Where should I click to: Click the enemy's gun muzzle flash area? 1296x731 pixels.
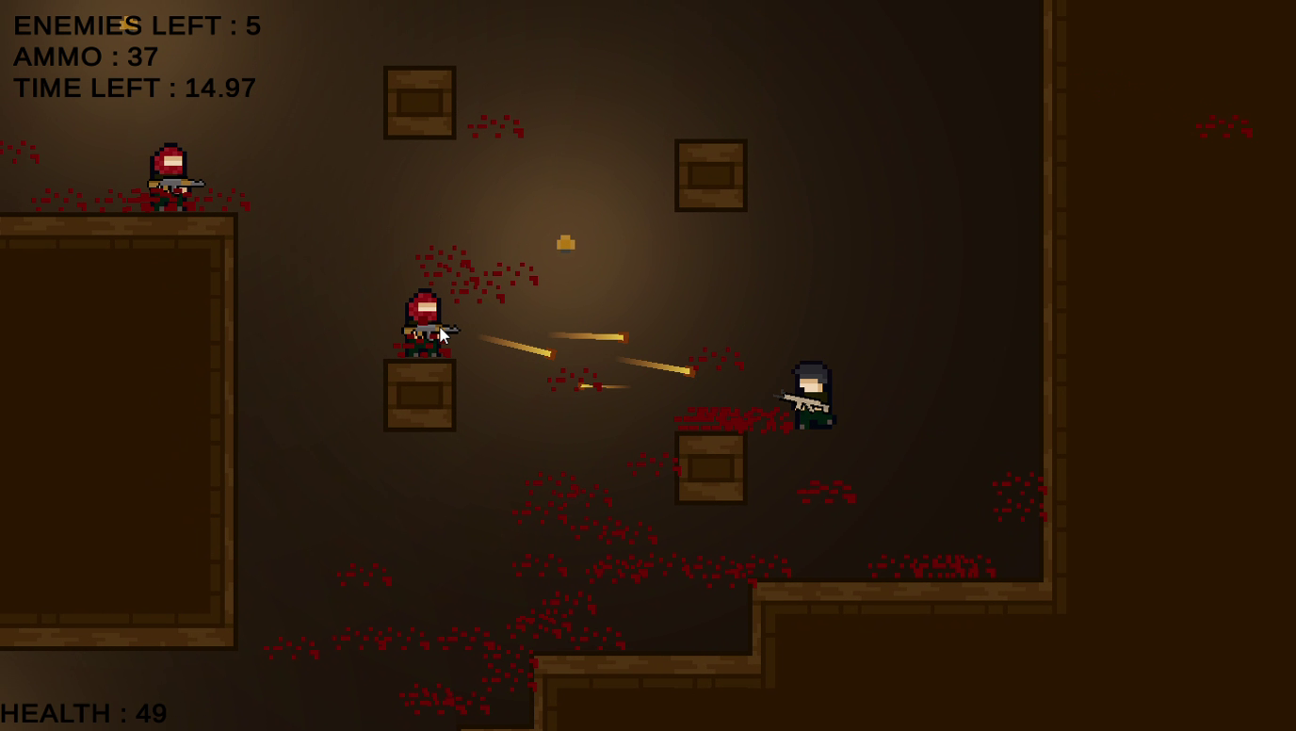tap(455, 328)
